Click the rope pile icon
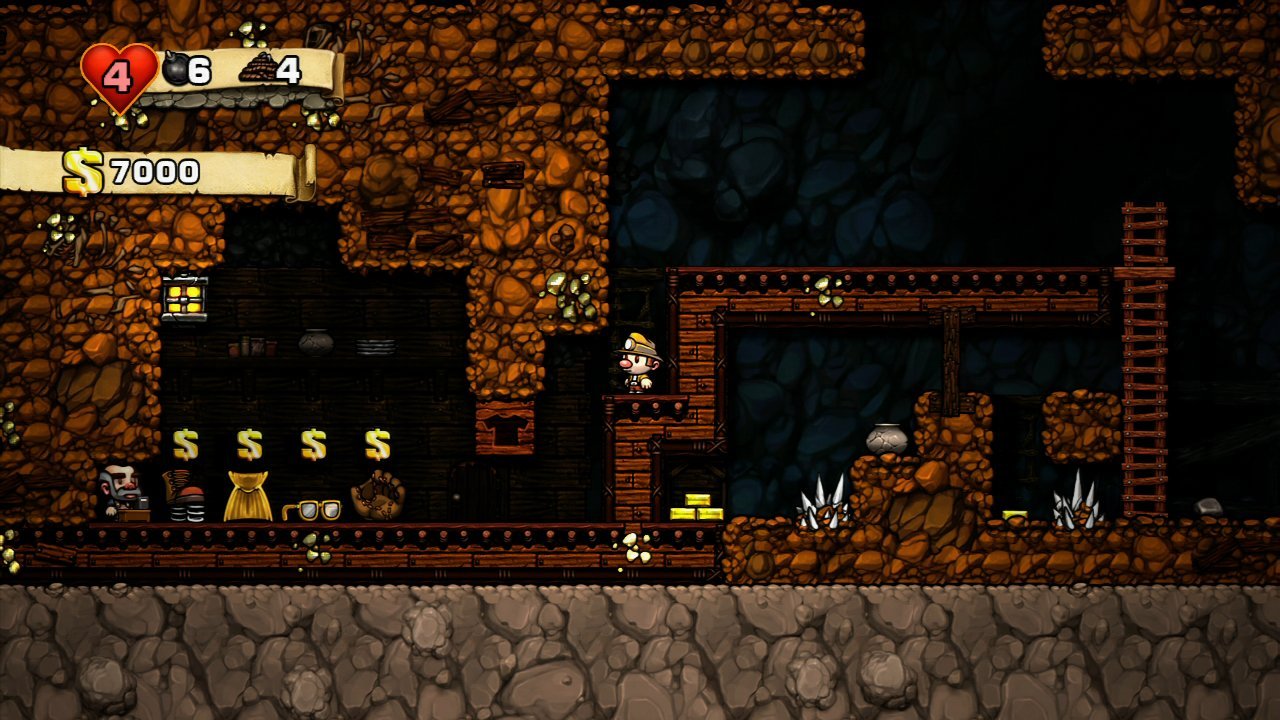 pos(256,70)
